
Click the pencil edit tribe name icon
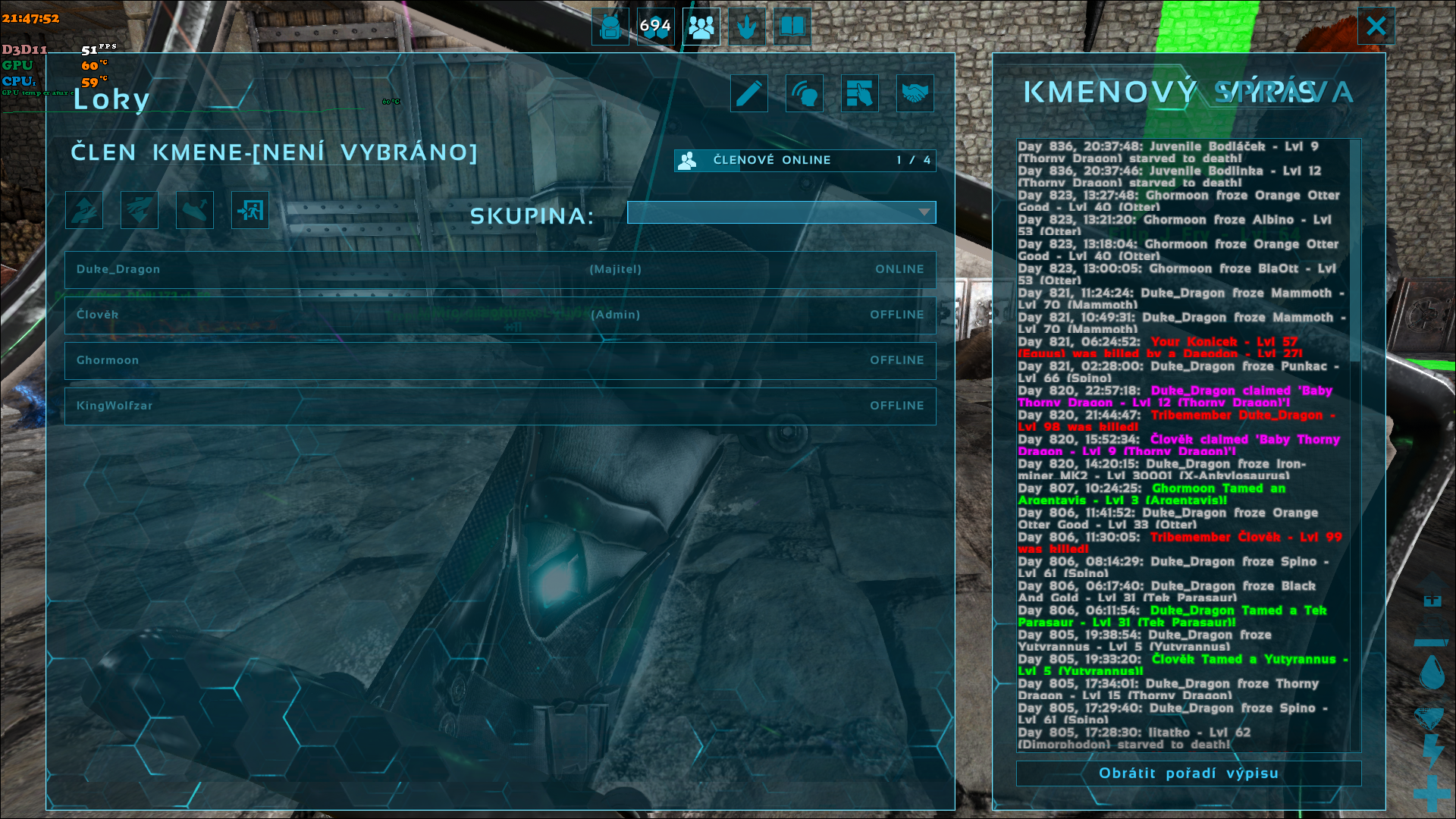pos(749,93)
